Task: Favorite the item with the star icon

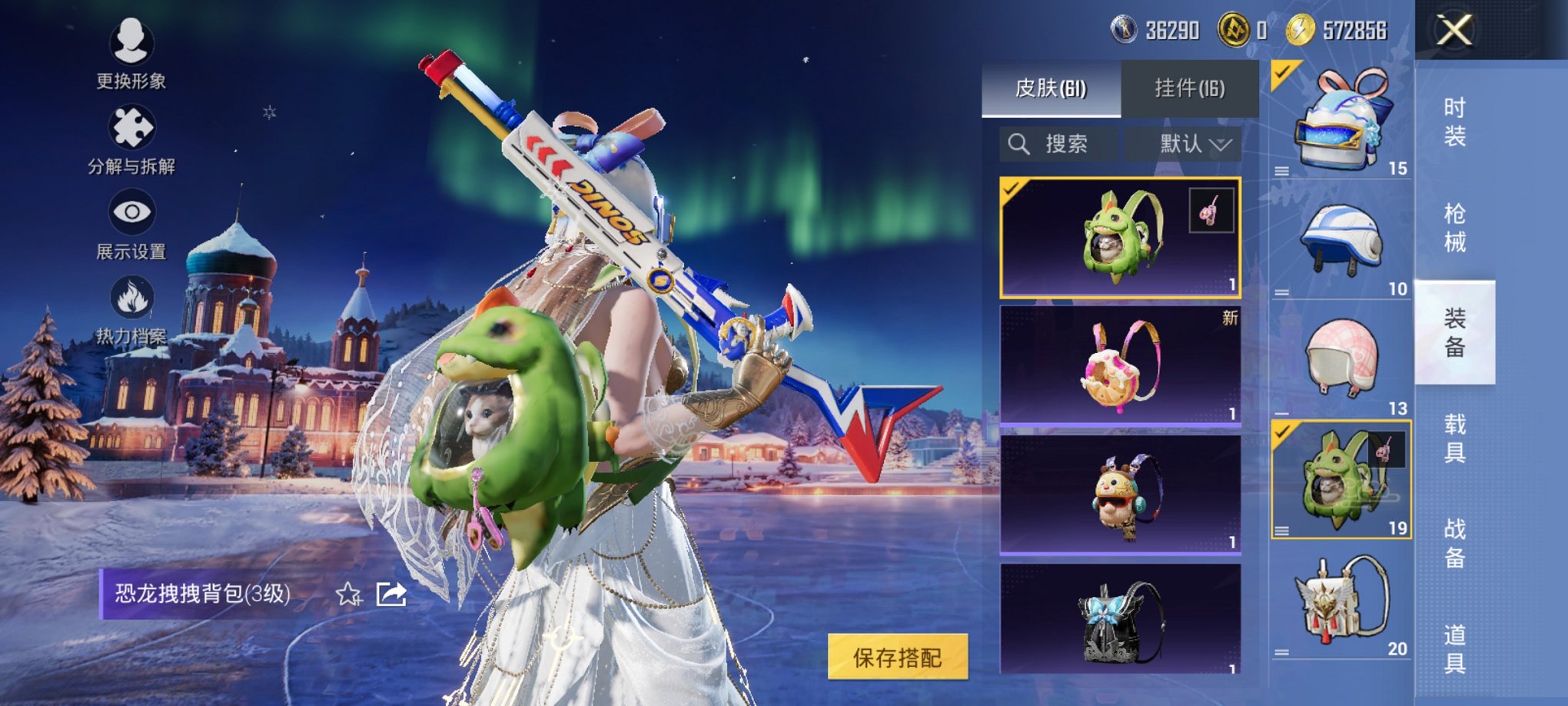Action: click(348, 594)
